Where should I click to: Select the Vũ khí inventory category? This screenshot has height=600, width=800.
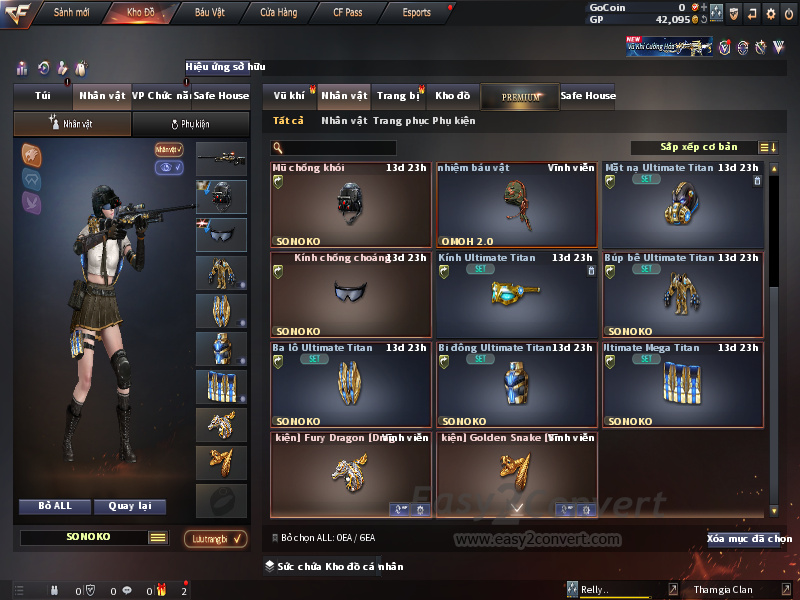[x=289, y=96]
